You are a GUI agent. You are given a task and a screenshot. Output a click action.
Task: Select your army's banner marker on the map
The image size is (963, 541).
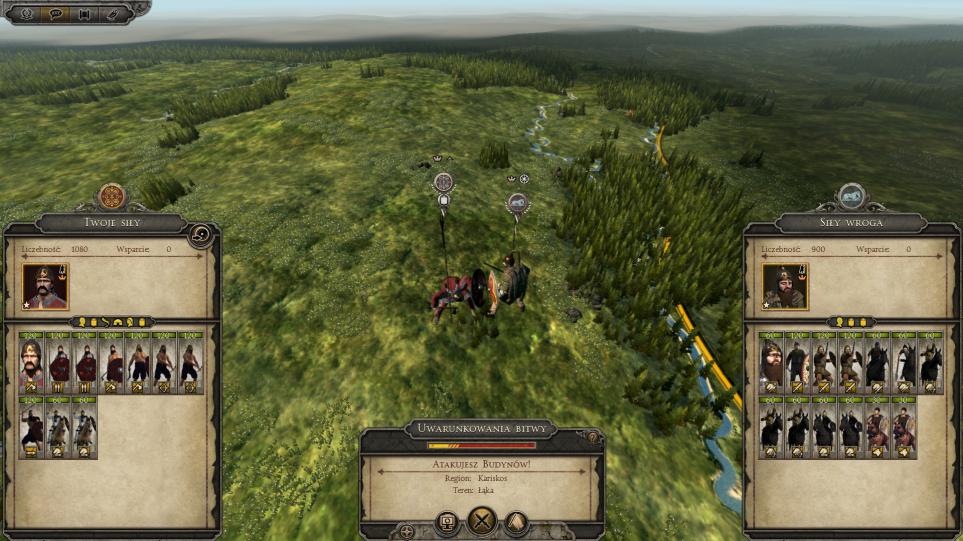coord(443,183)
